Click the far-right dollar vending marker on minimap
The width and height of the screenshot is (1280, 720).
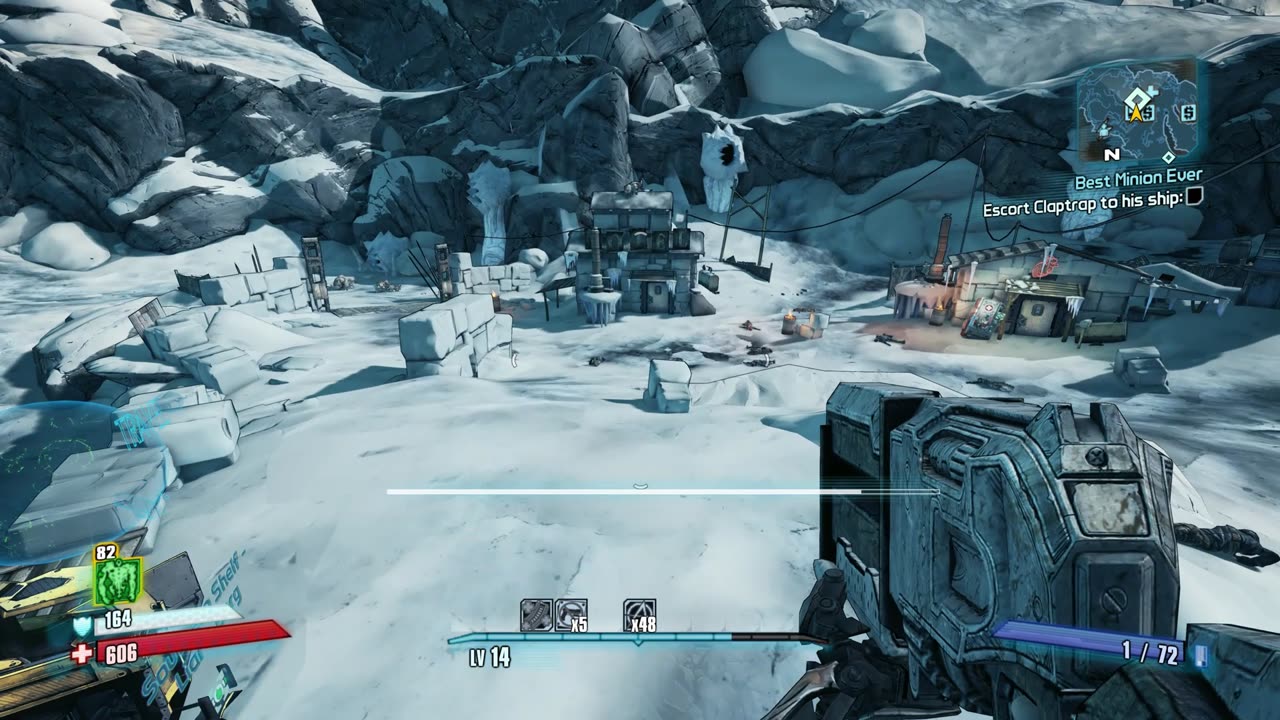point(1188,111)
